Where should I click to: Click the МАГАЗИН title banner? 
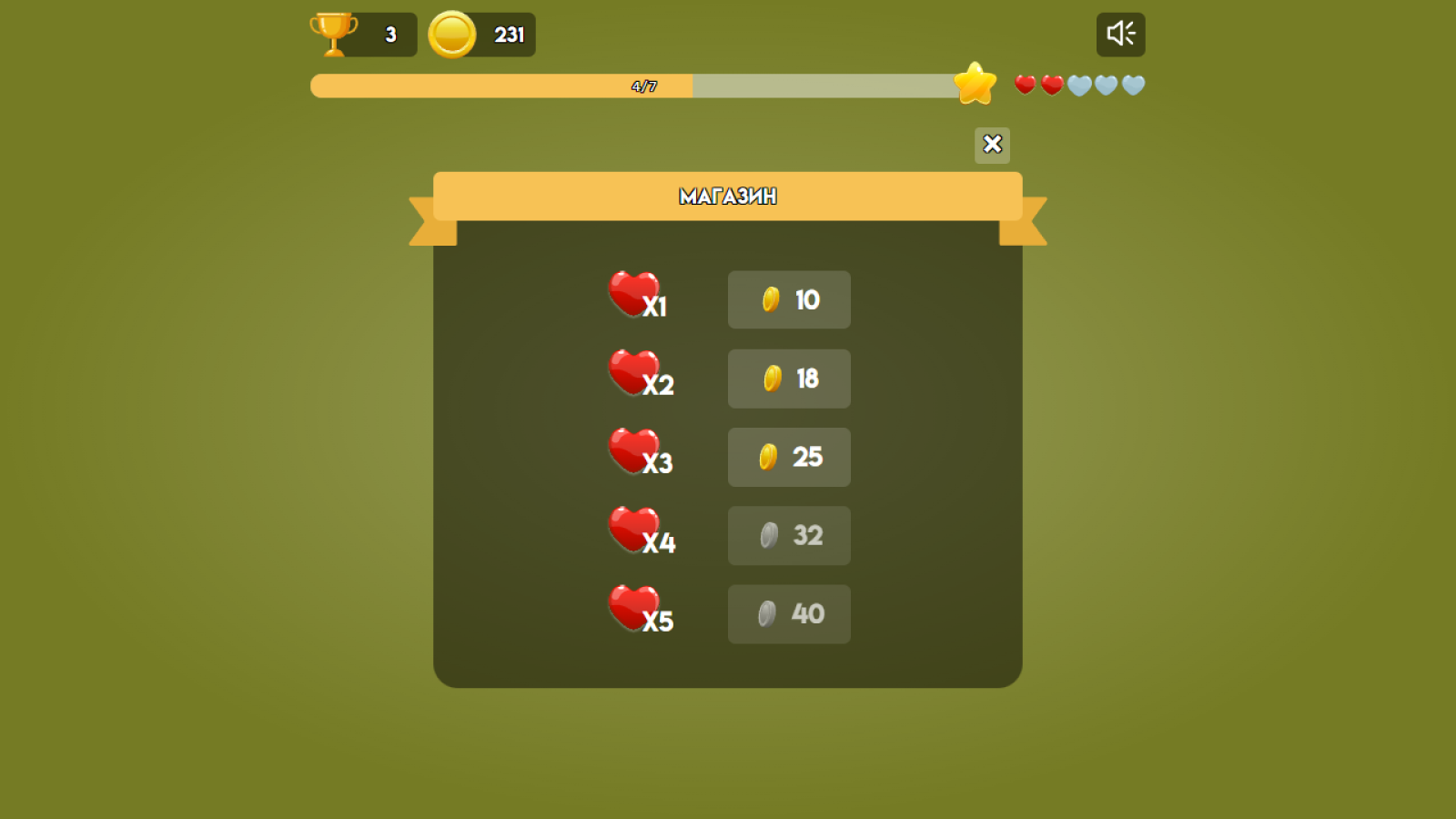pyautogui.click(x=728, y=196)
